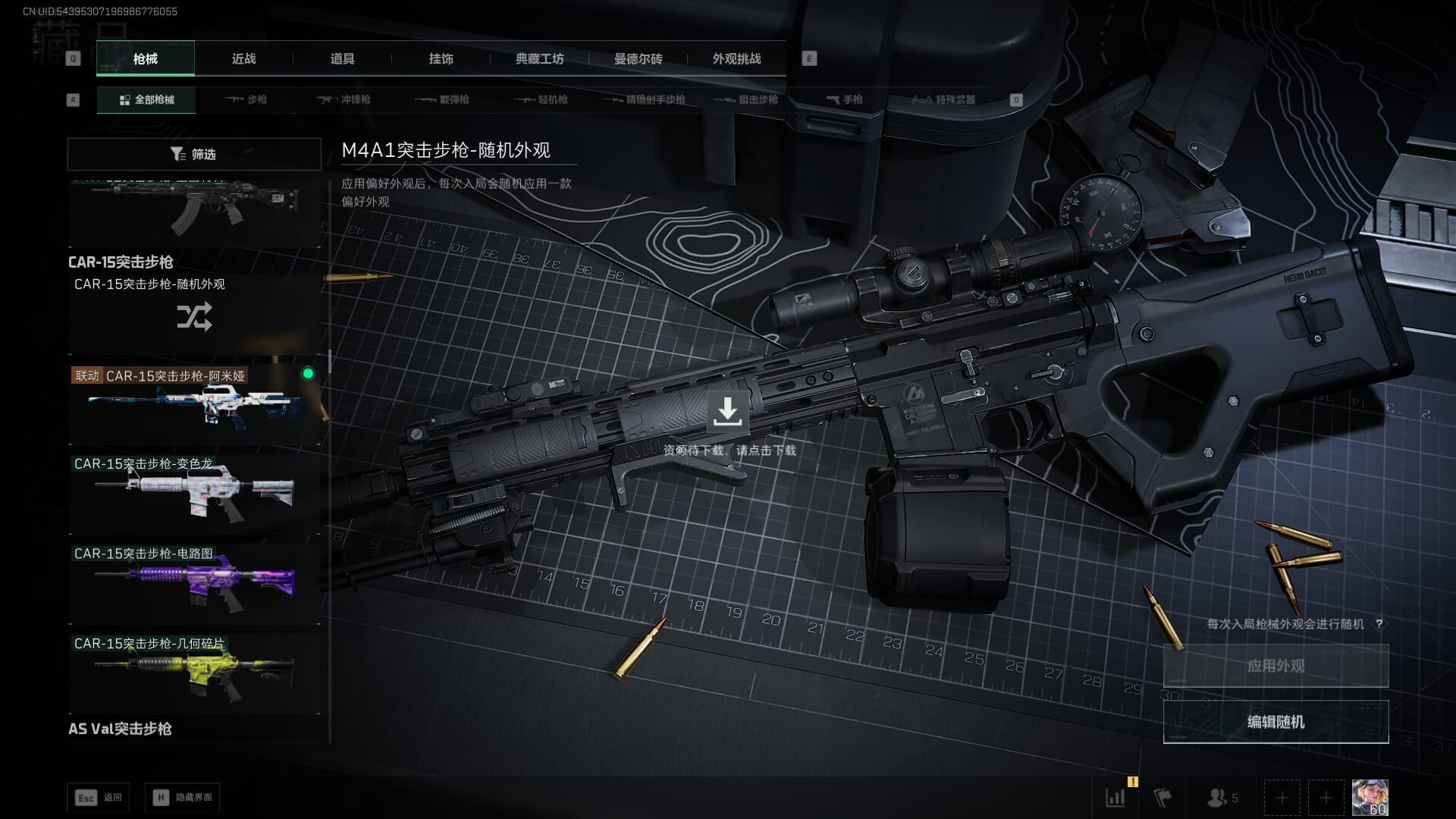Image resolution: width=1456 pixels, height=819 pixels.
Task: Click the download arrow icon on the weapon
Action: click(727, 411)
